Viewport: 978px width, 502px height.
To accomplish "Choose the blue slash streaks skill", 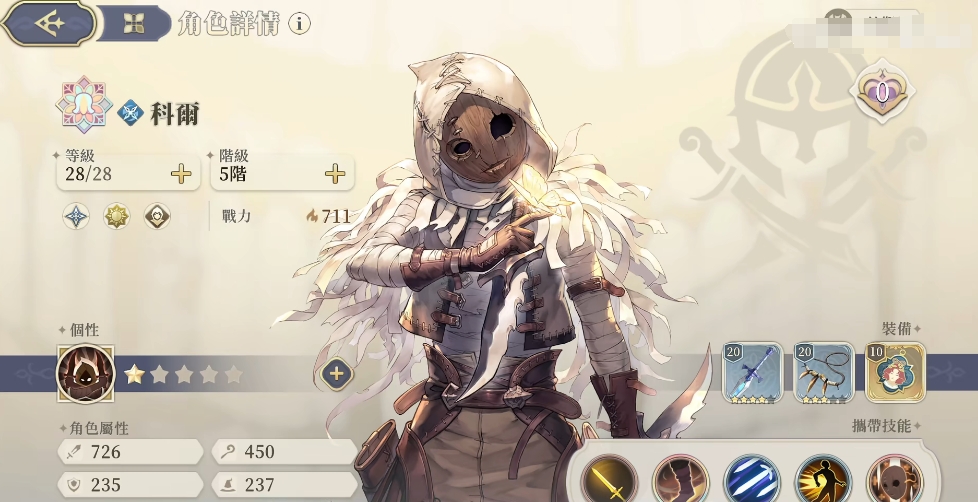I will coord(751,481).
